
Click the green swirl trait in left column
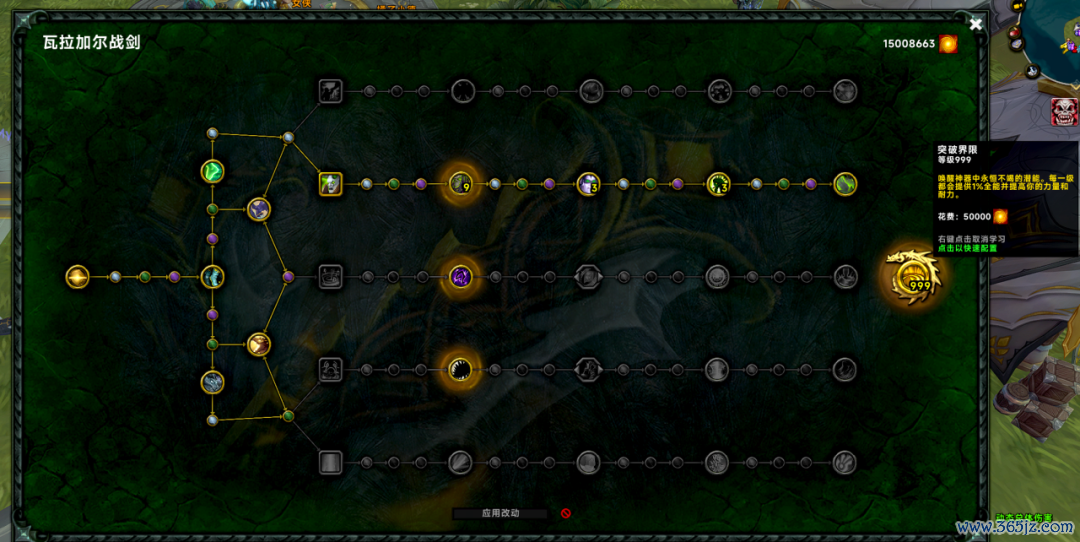212,171
